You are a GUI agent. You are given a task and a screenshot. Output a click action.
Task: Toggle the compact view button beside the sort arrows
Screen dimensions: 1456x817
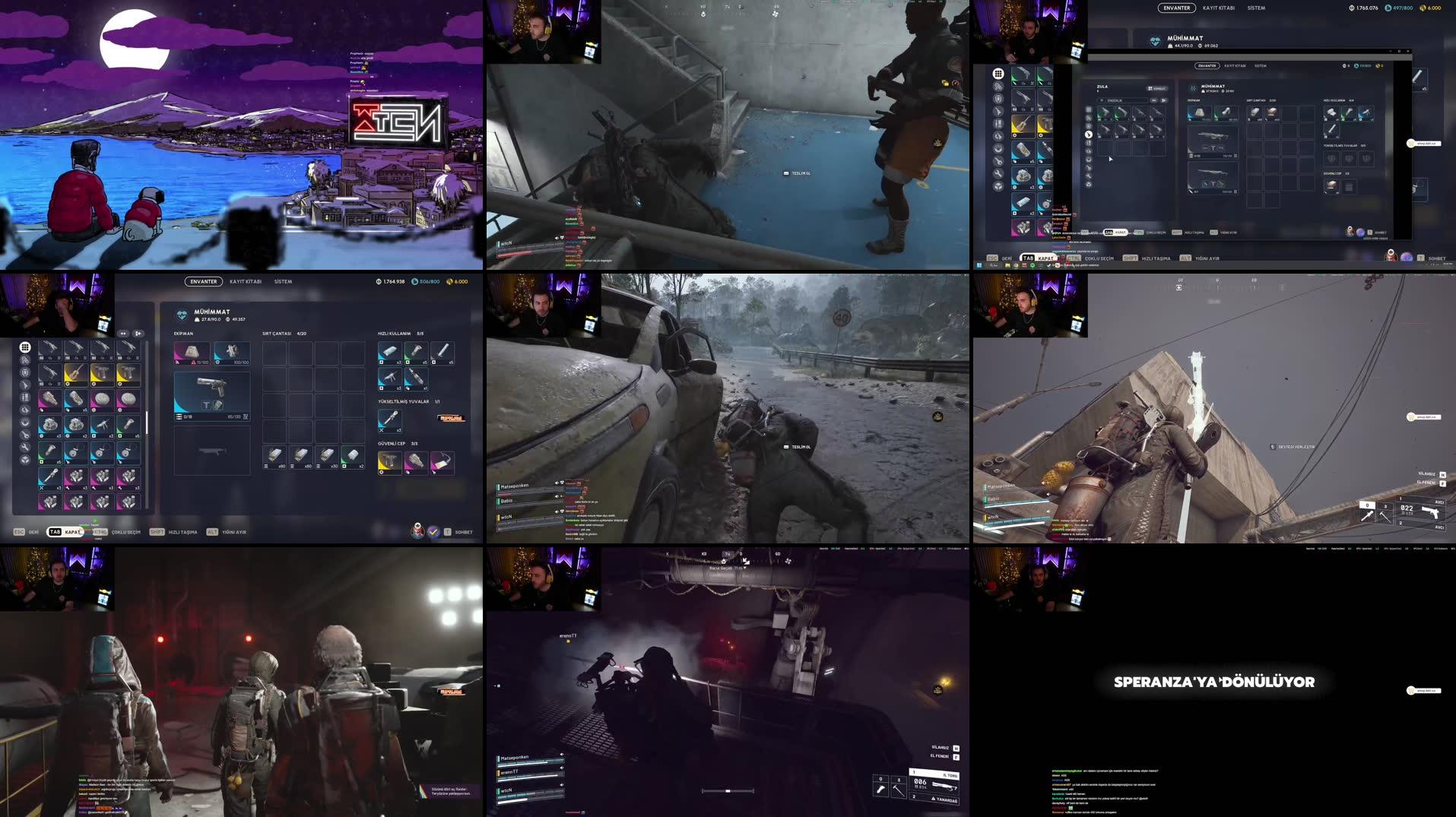point(138,334)
